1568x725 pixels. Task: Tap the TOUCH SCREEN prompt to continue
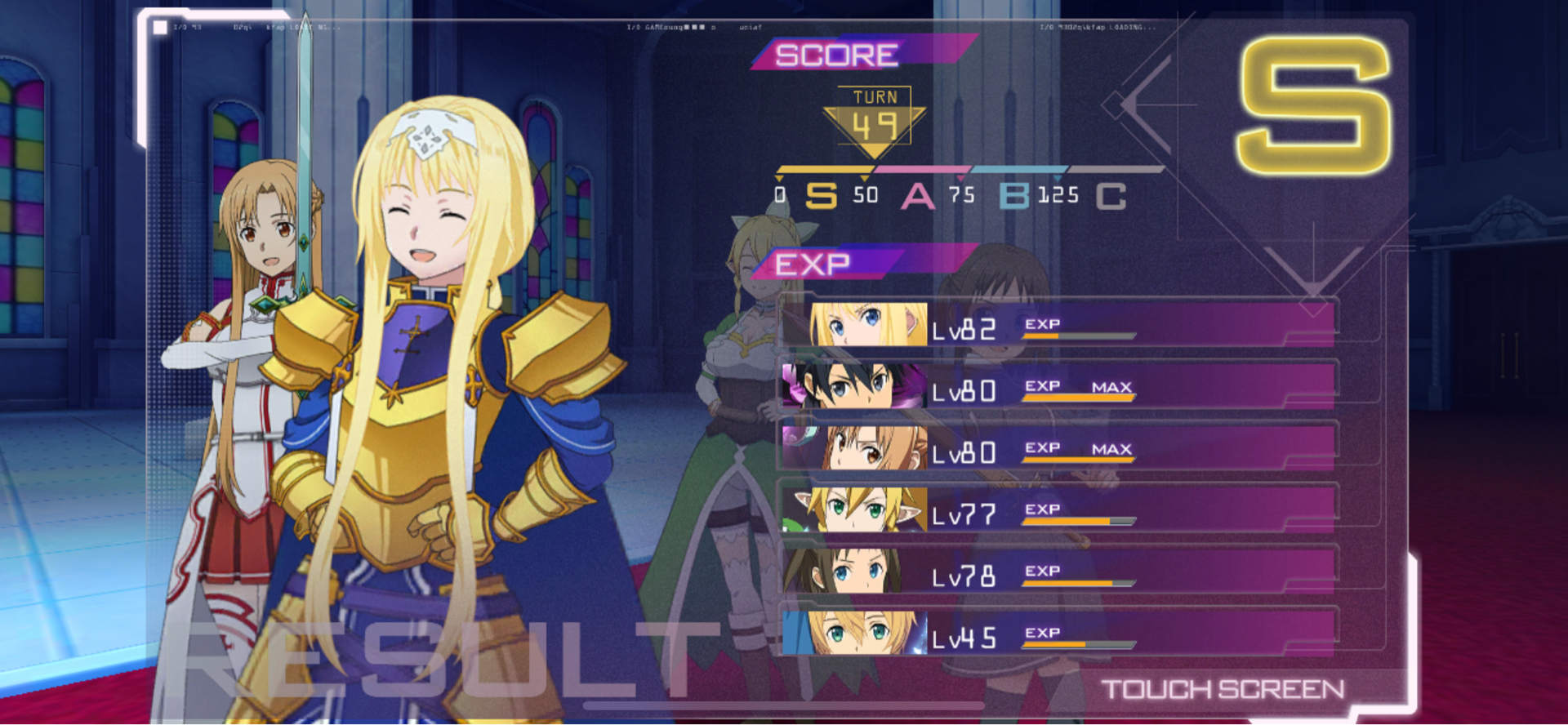point(1223,690)
